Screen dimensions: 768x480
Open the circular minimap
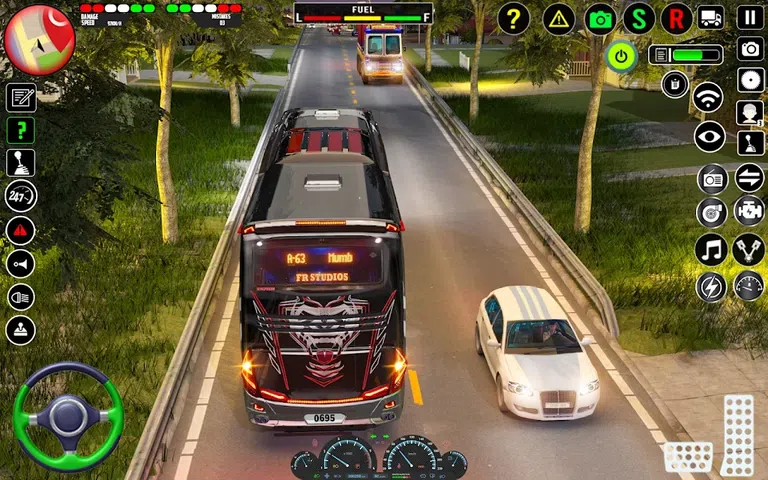tap(39, 40)
